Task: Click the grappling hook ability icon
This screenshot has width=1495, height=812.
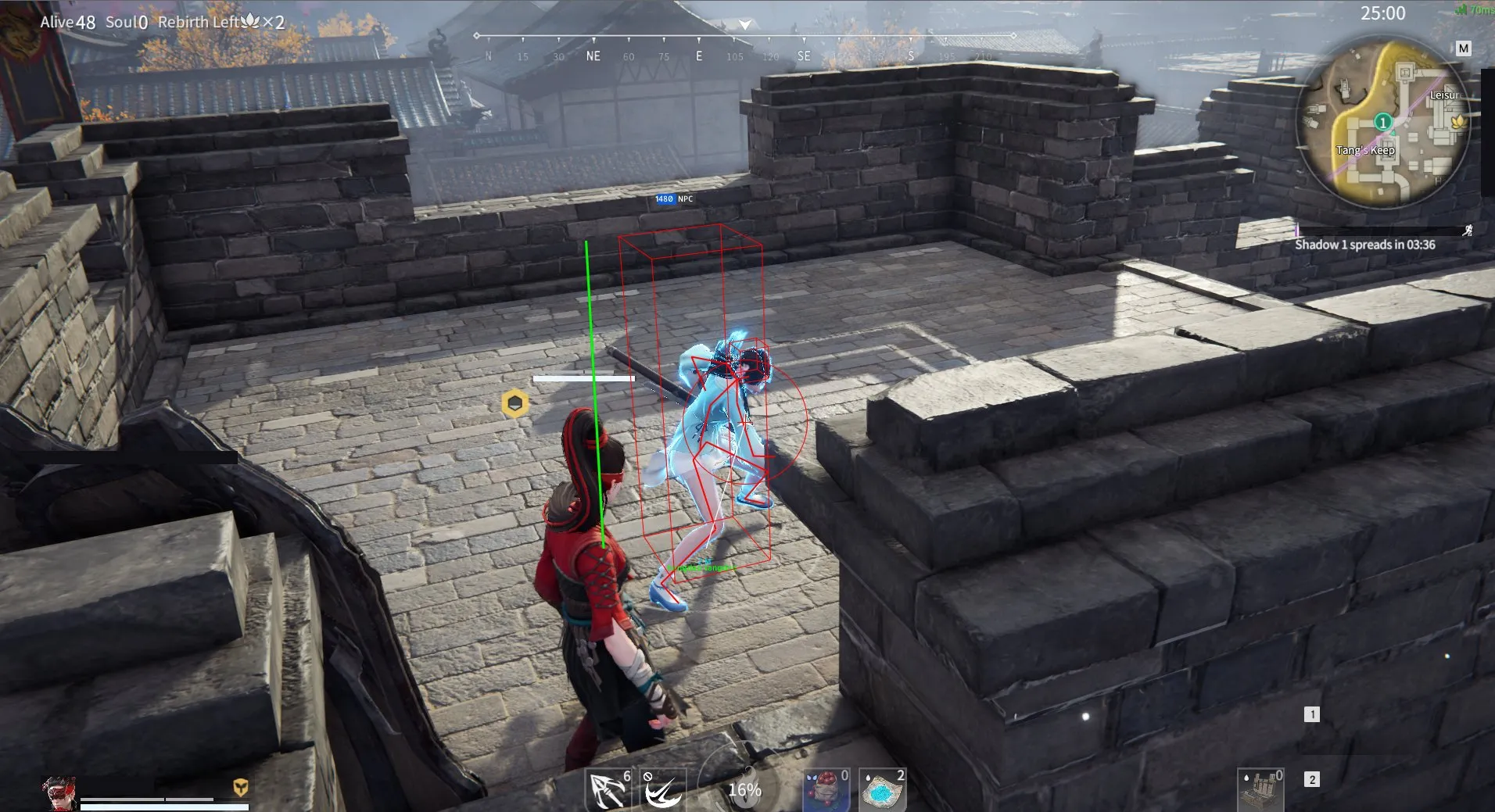Action: [x=661, y=791]
